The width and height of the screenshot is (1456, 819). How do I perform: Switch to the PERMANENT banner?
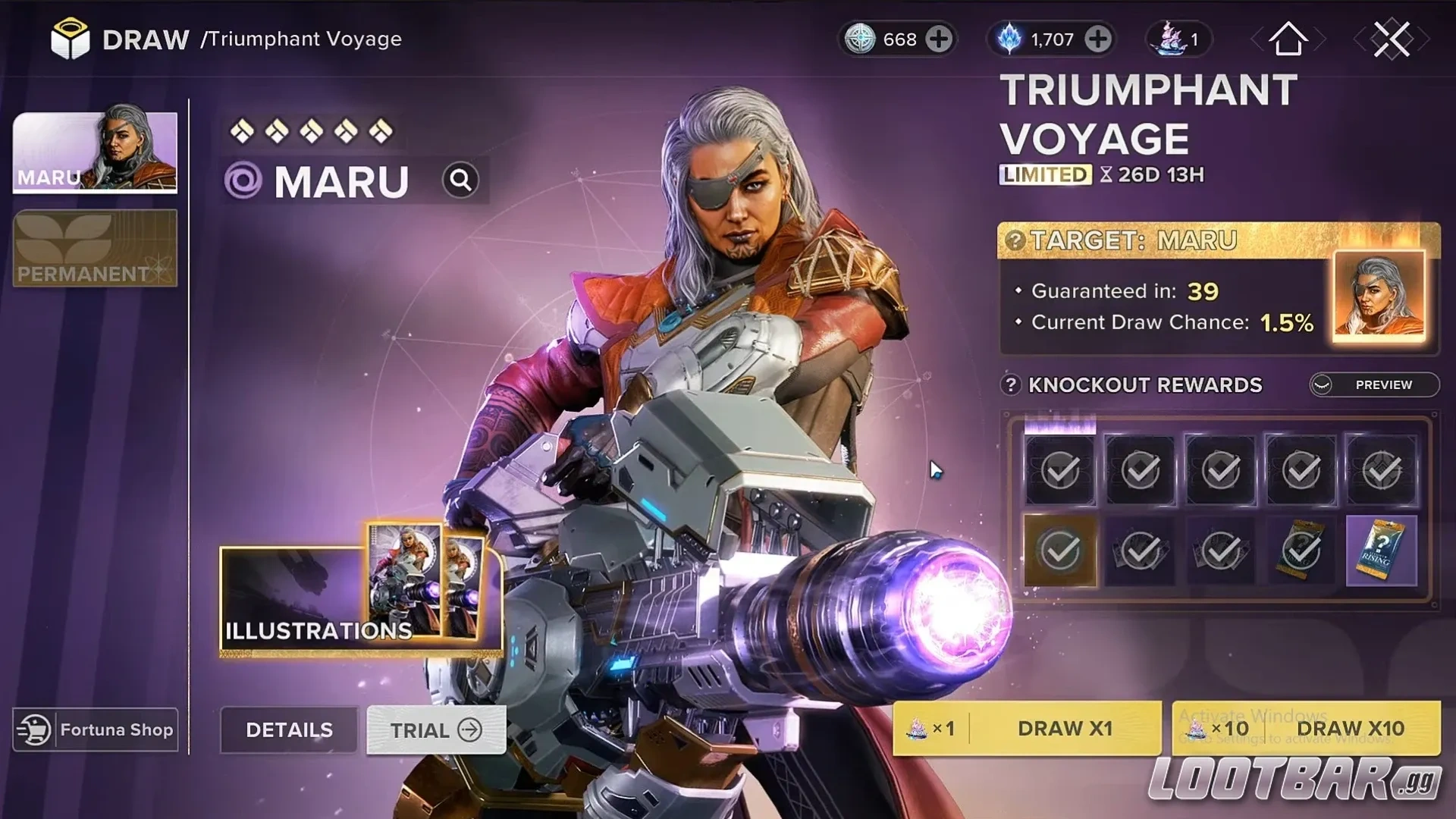click(x=94, y=249)
